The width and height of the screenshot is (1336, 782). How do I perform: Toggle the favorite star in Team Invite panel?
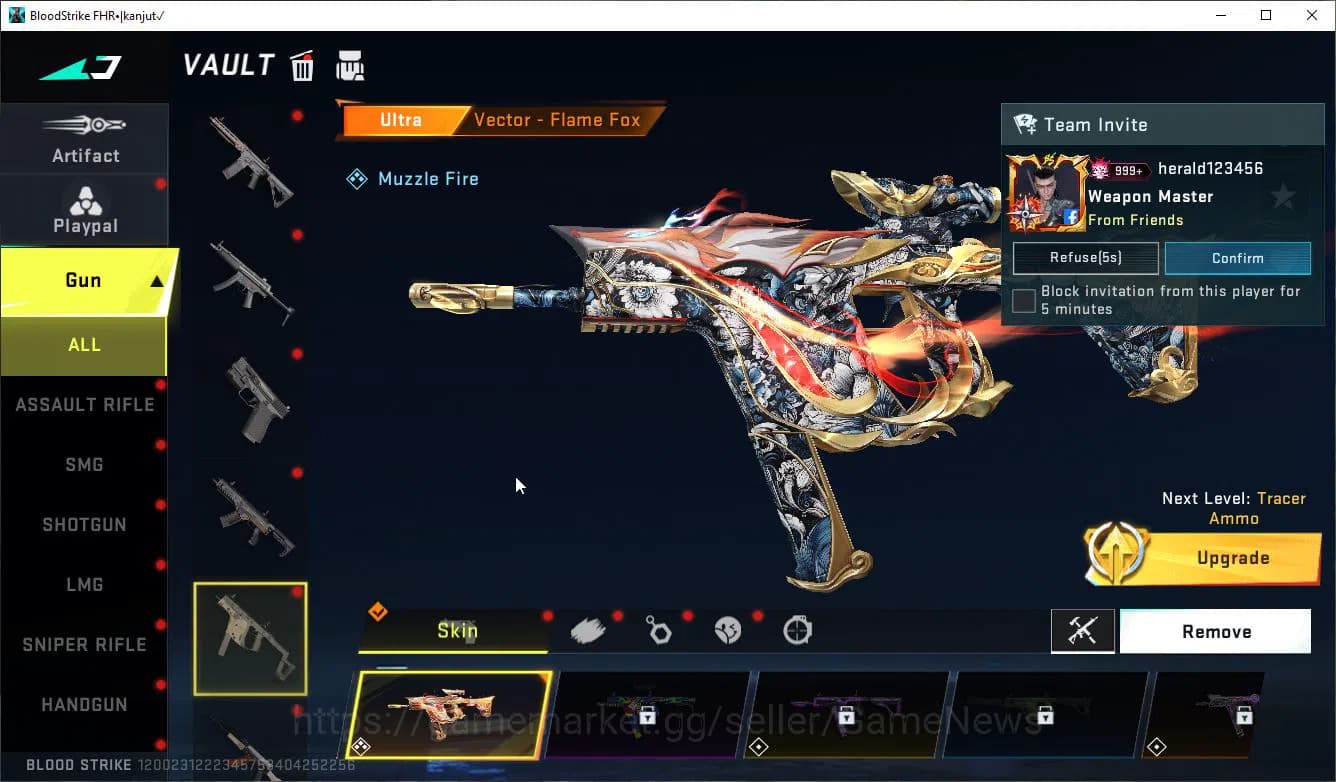(1283, 197)
